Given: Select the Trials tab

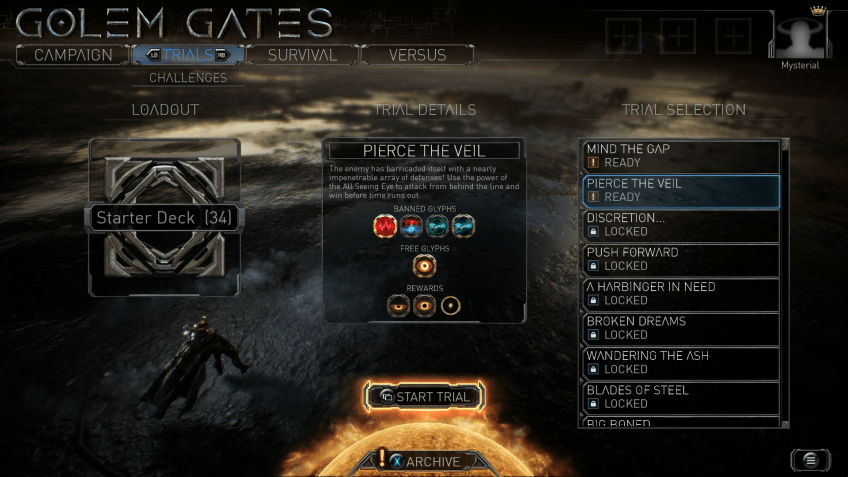Looking at the screenshot, I should coord(186,55).
